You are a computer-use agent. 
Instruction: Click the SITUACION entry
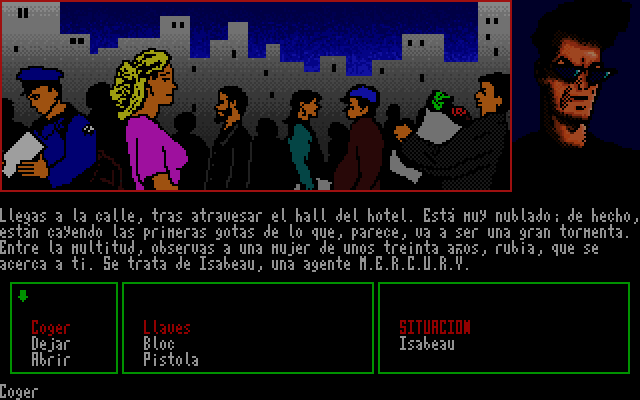[434, 328]
